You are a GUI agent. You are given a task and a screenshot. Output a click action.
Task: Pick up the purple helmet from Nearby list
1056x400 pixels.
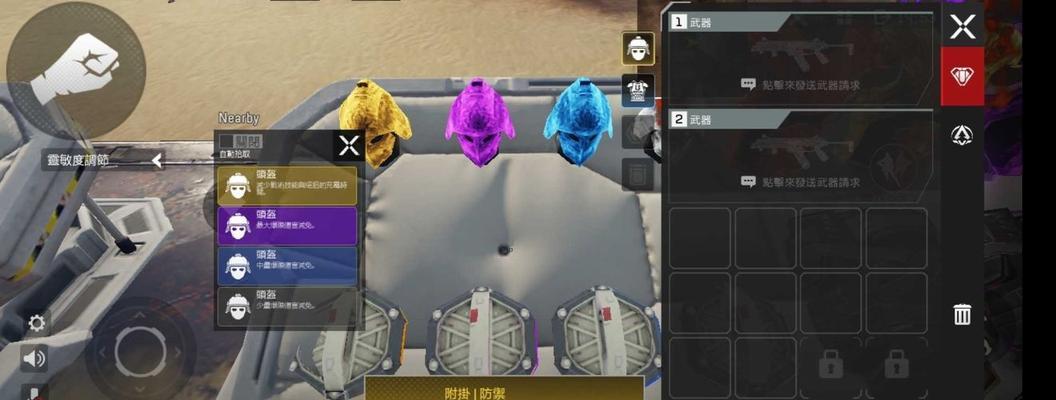(x=287, y=226)
